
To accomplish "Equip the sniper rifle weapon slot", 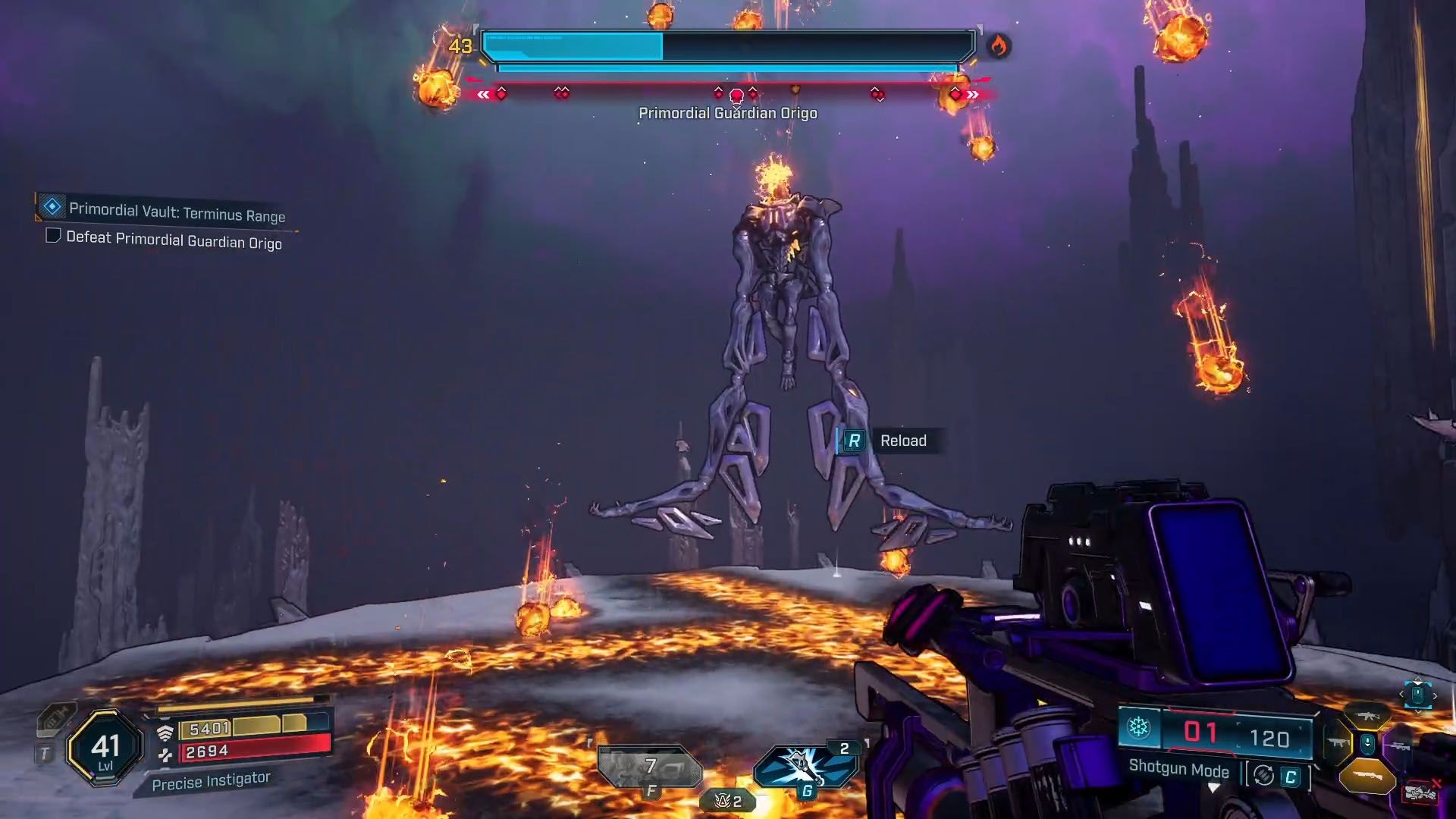I will [x=1399, y=747].
